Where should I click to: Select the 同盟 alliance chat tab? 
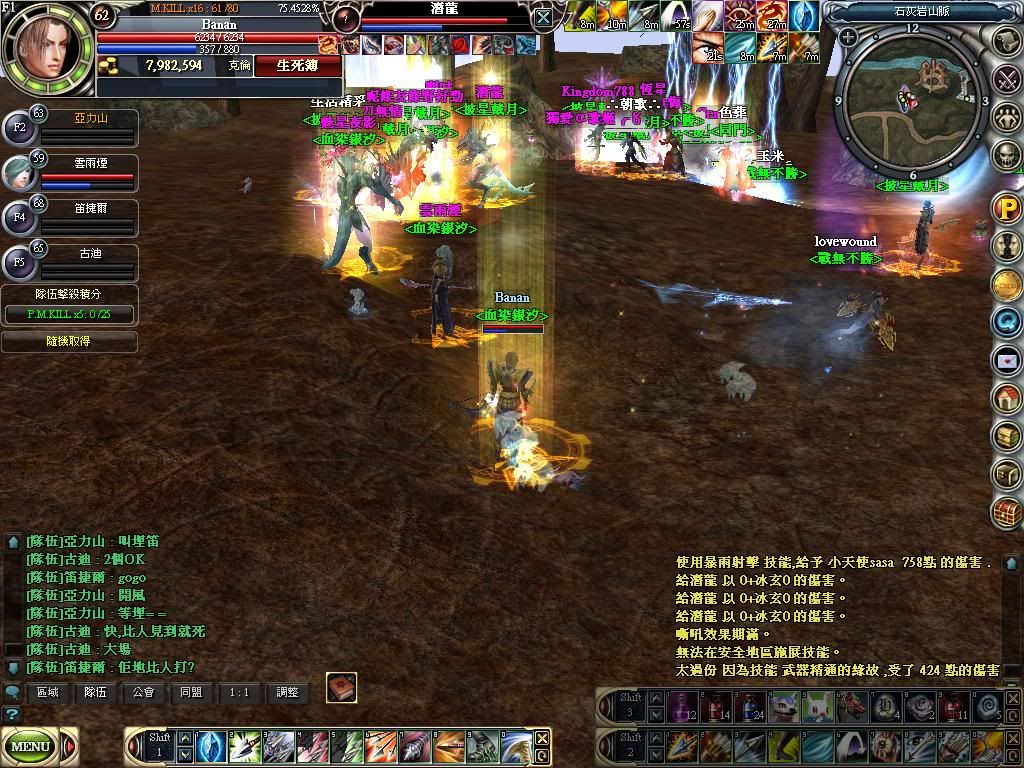click(191, 691)
